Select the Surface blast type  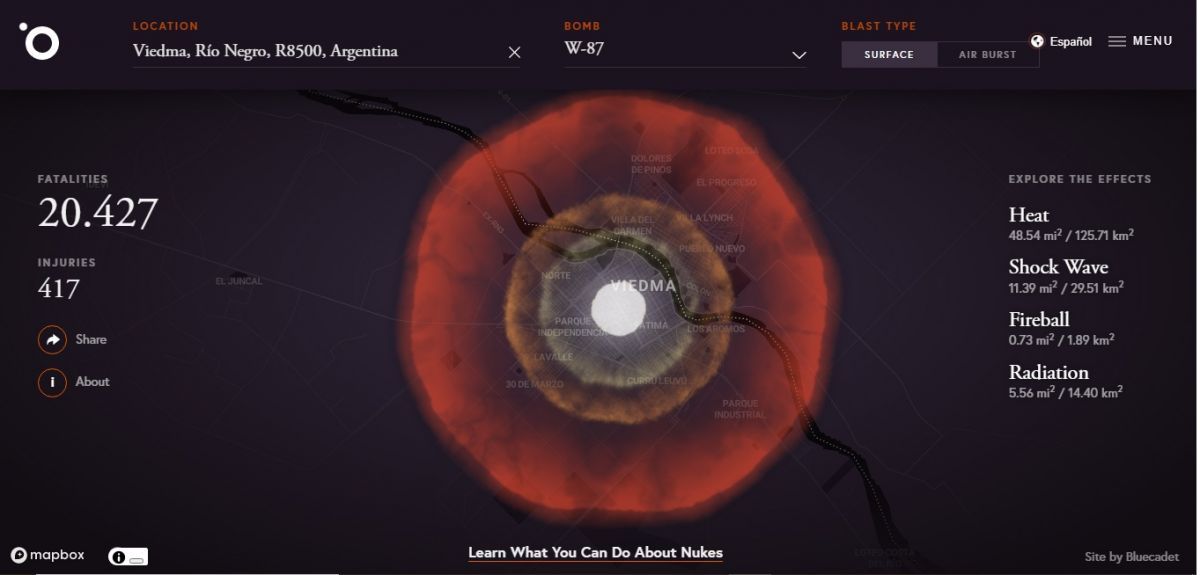[889, 55]
